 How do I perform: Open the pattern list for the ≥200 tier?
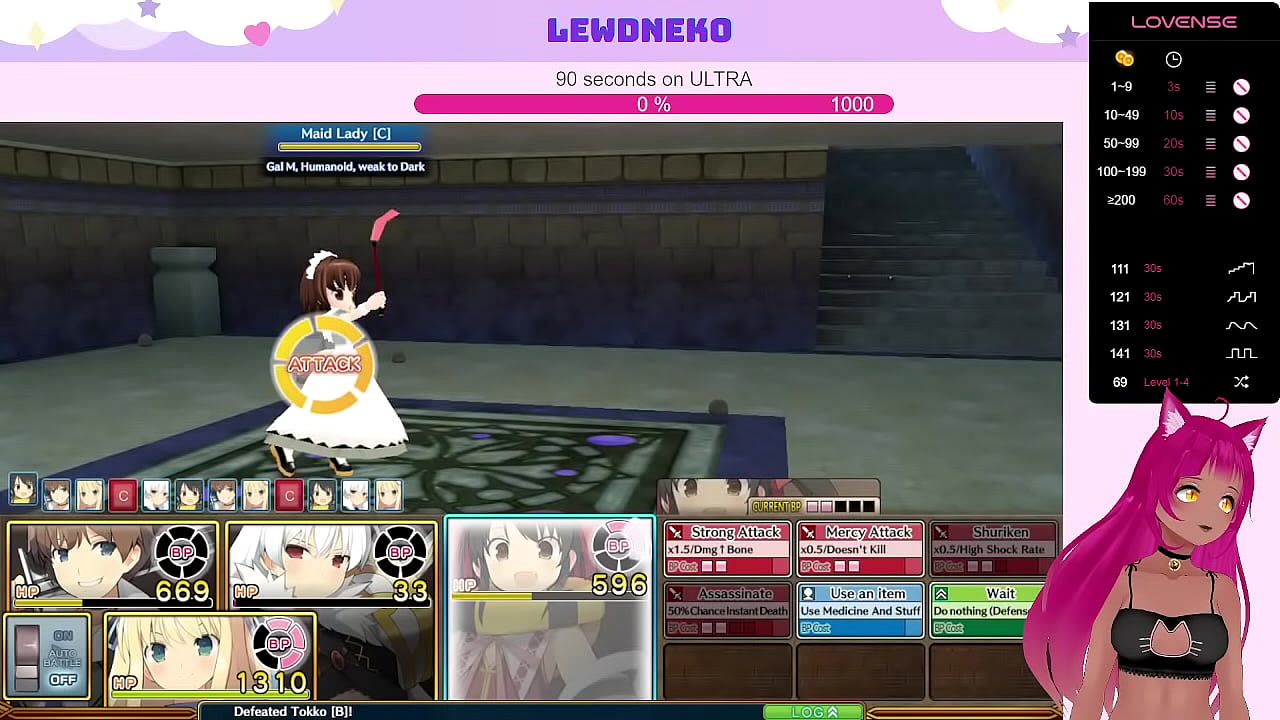point(1210,200)
